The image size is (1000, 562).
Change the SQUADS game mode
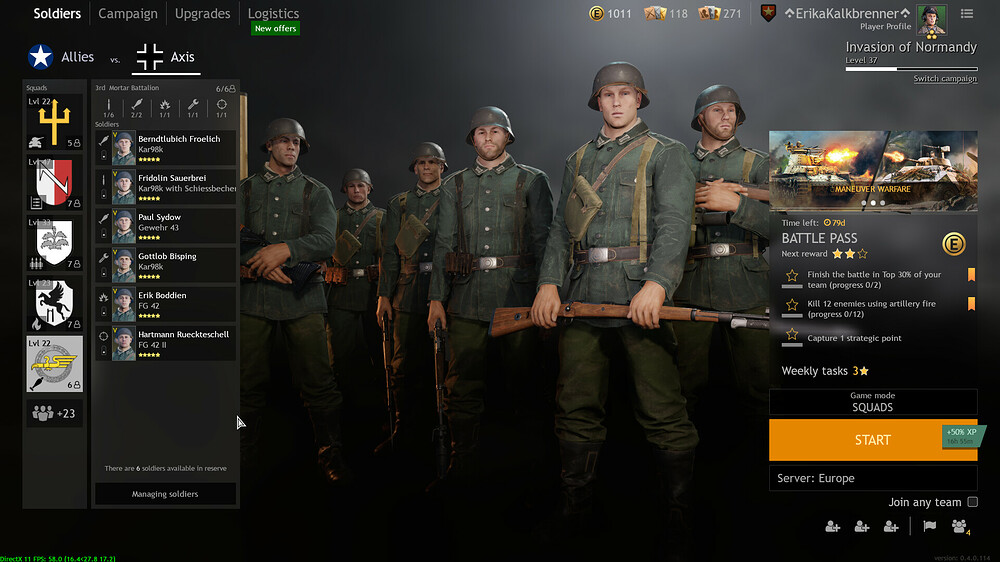[x=872, y=402]
